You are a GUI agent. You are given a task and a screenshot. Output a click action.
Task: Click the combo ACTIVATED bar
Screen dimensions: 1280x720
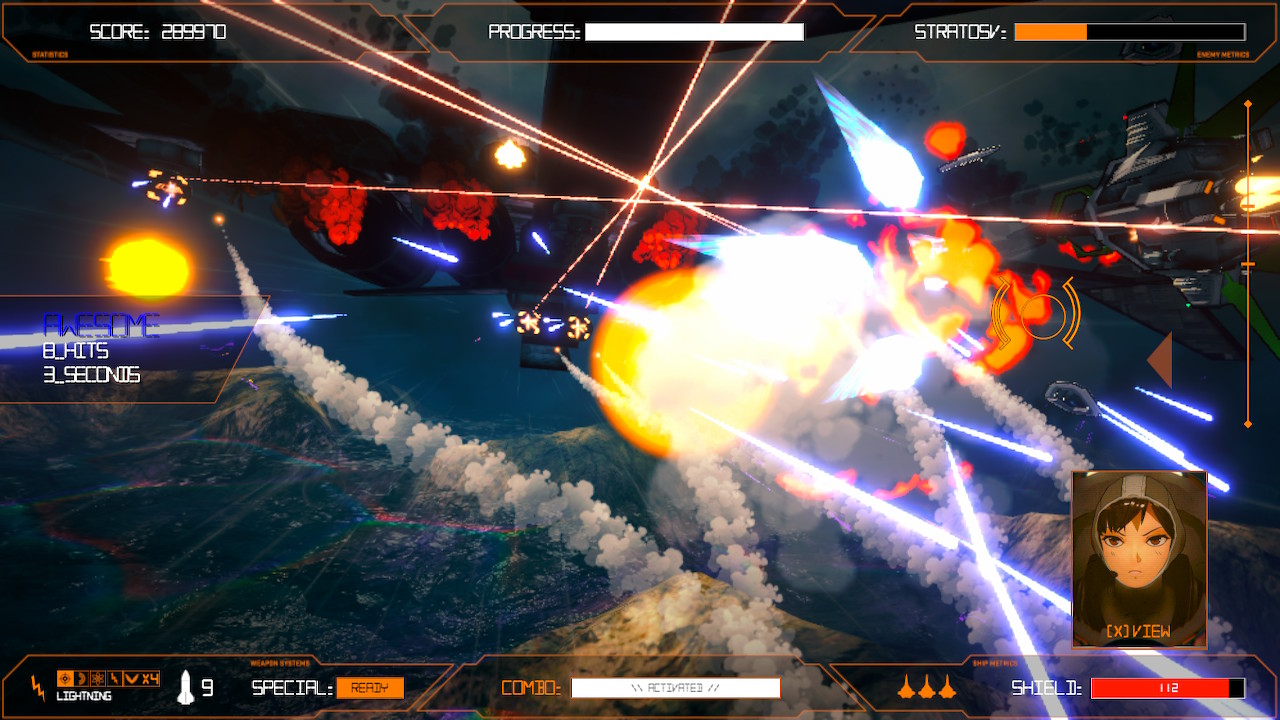675,688
